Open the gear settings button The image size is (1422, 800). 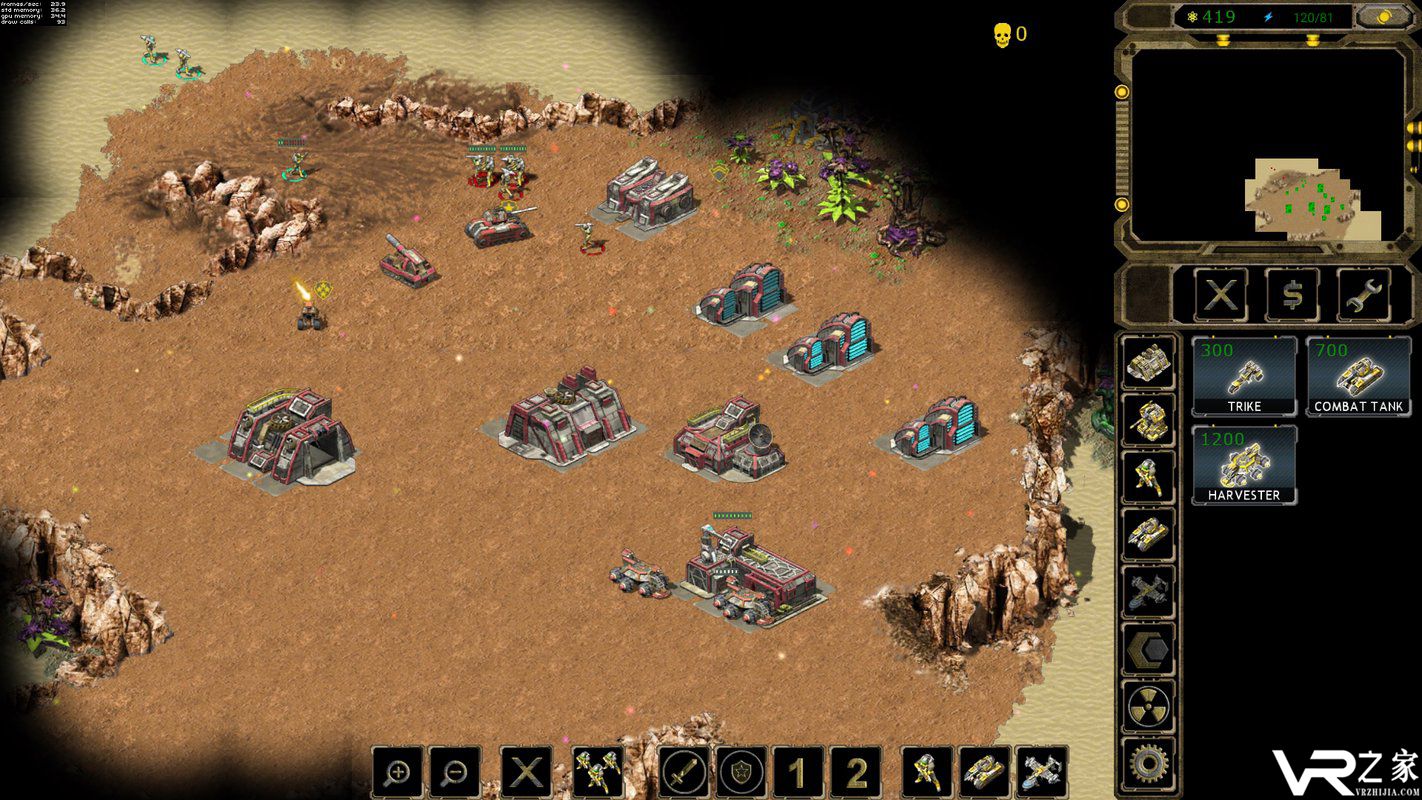1147,765
